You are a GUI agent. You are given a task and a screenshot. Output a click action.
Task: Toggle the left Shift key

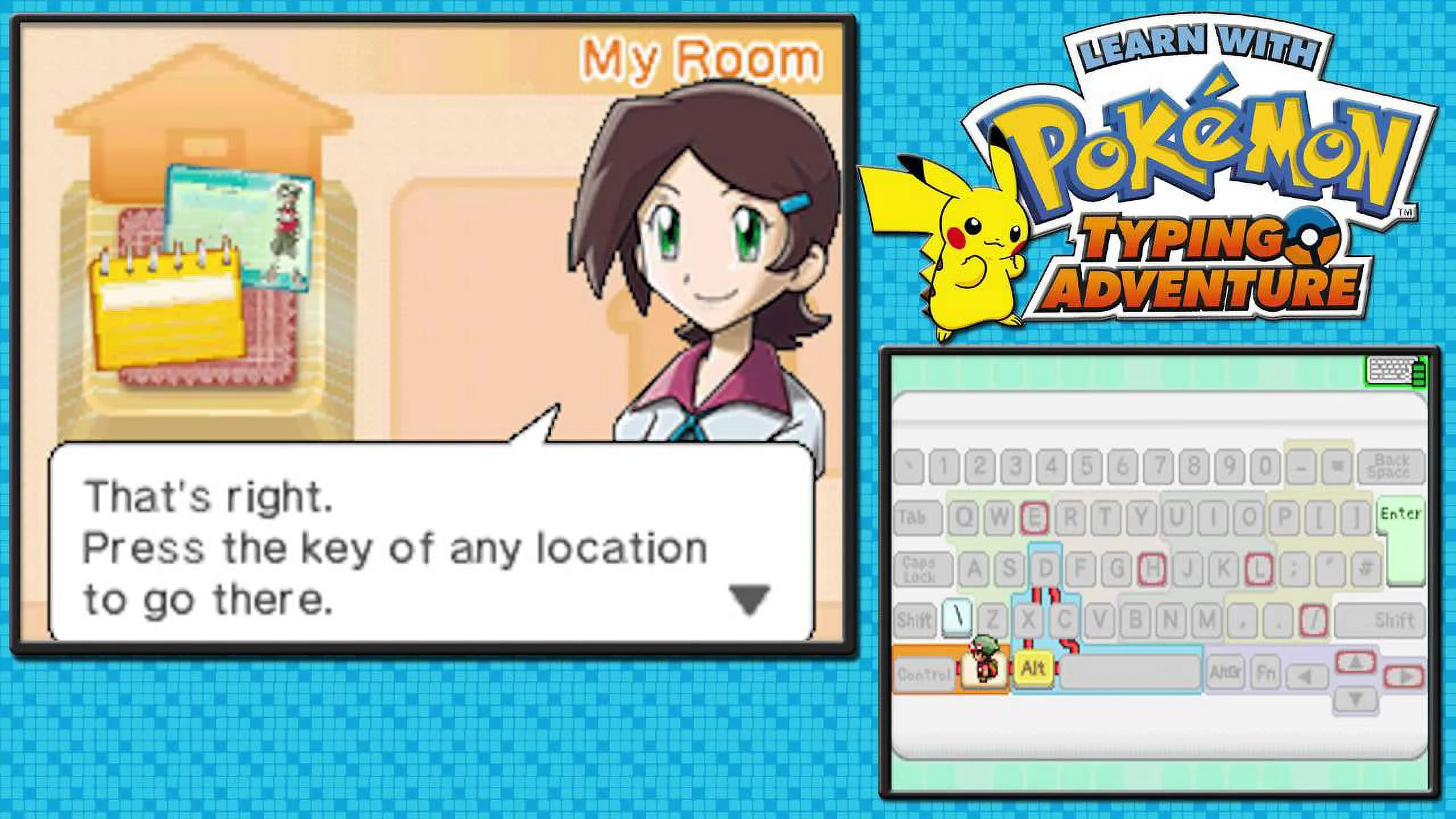point(914,620)
